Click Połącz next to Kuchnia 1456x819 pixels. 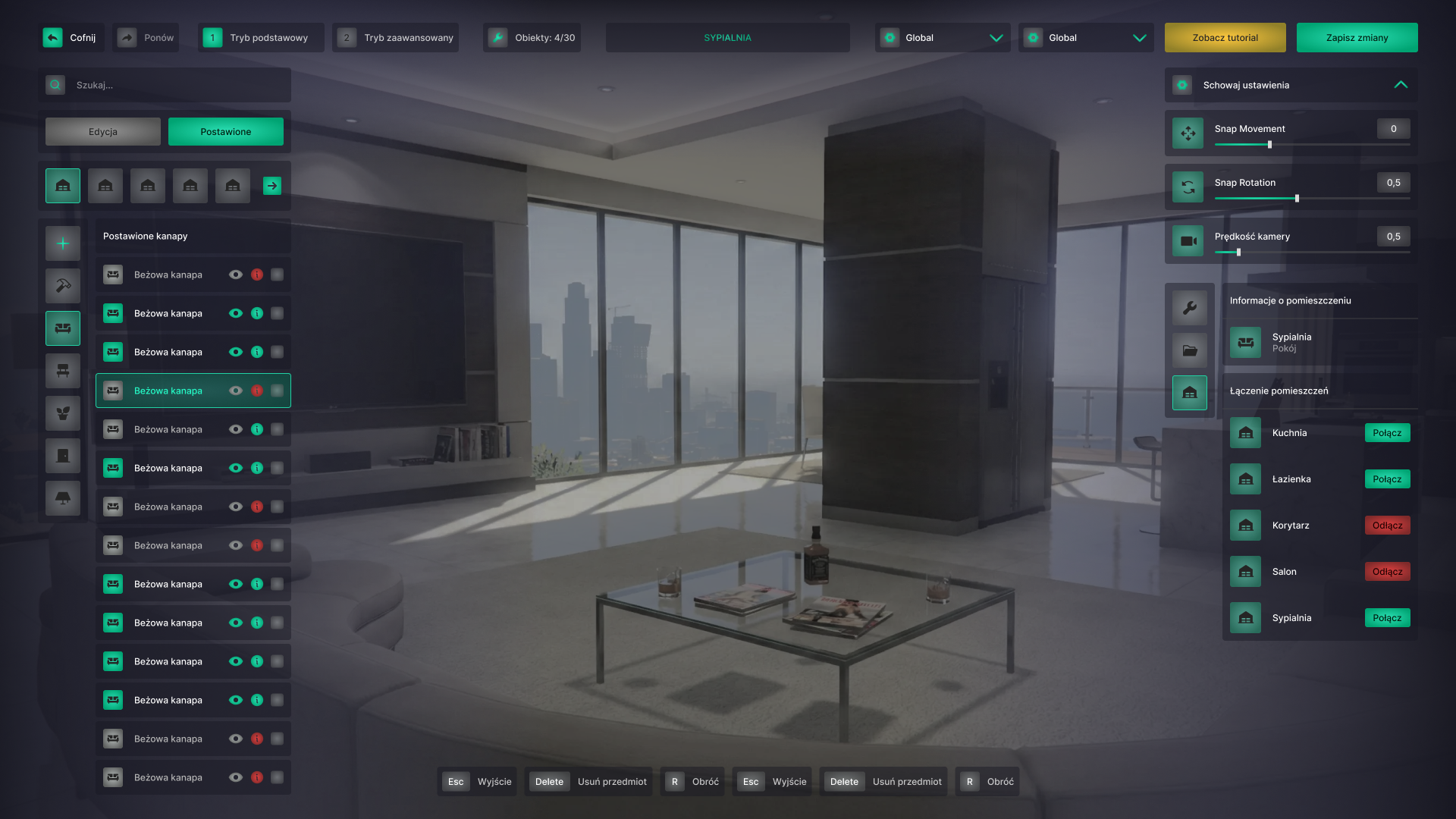(1387, 432)
